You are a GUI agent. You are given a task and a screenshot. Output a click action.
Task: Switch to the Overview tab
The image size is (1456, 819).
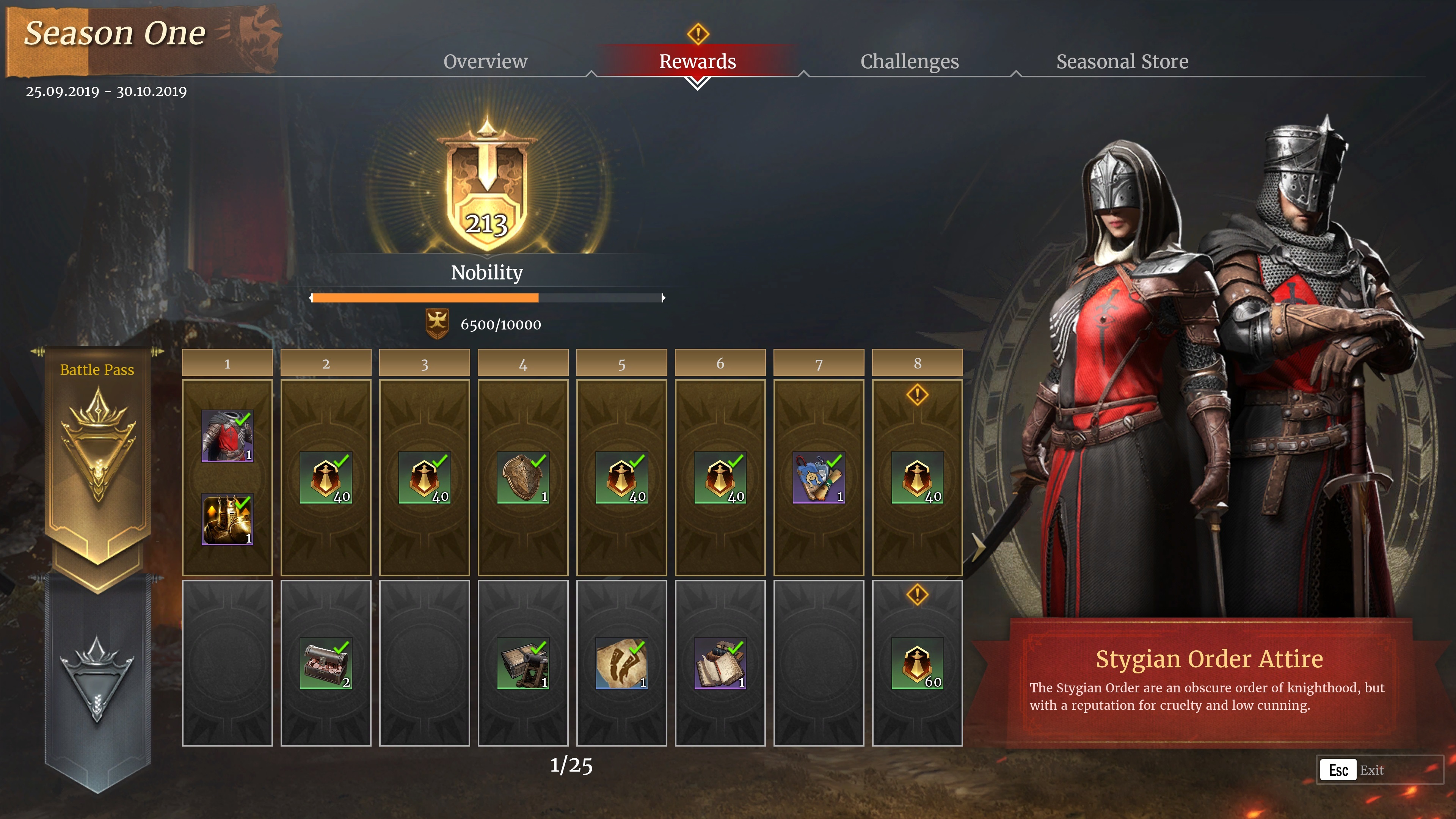(x=485, y=61)
